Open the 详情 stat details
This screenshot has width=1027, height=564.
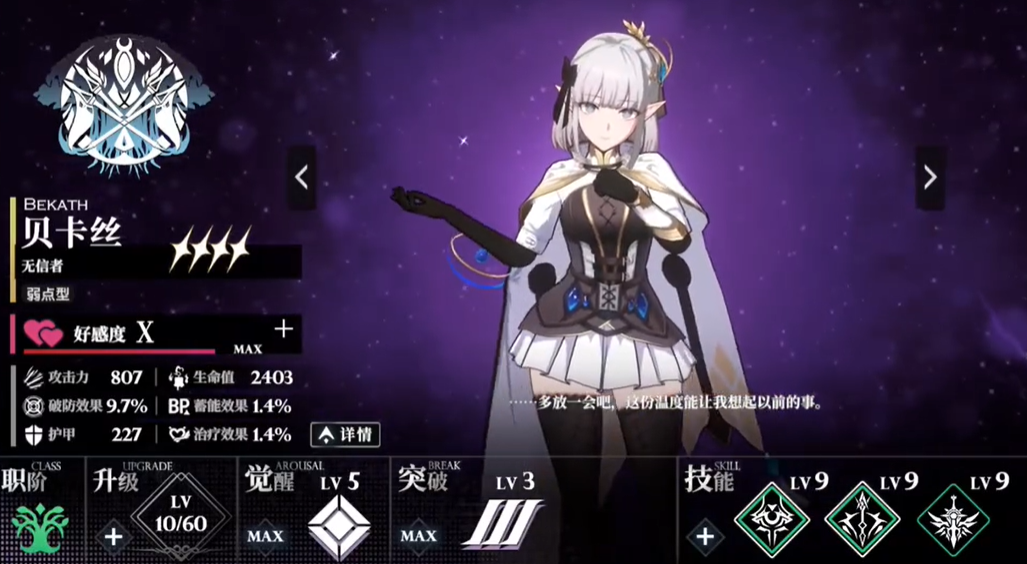pyautogui.click(x=344, y=435)
